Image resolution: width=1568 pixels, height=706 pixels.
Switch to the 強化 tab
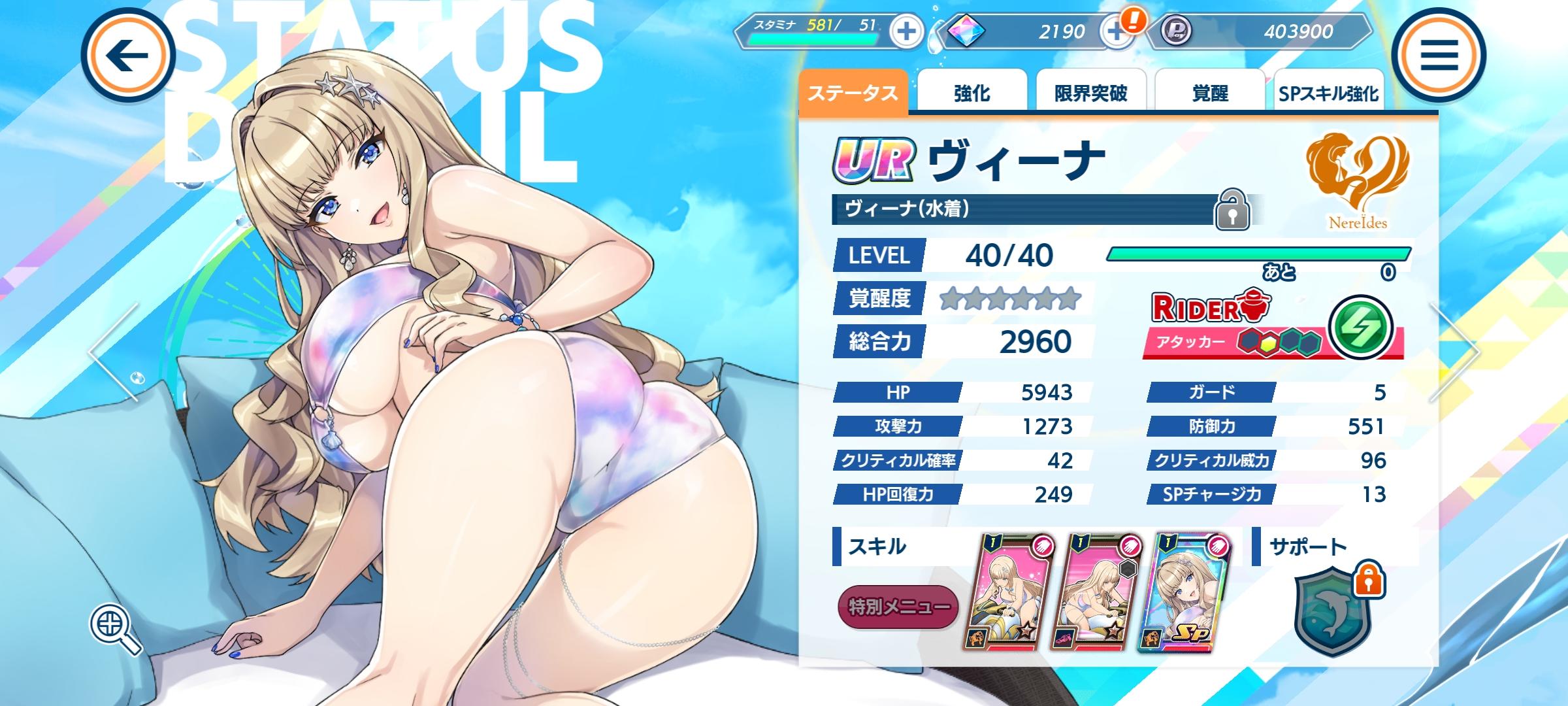[972, 92]
